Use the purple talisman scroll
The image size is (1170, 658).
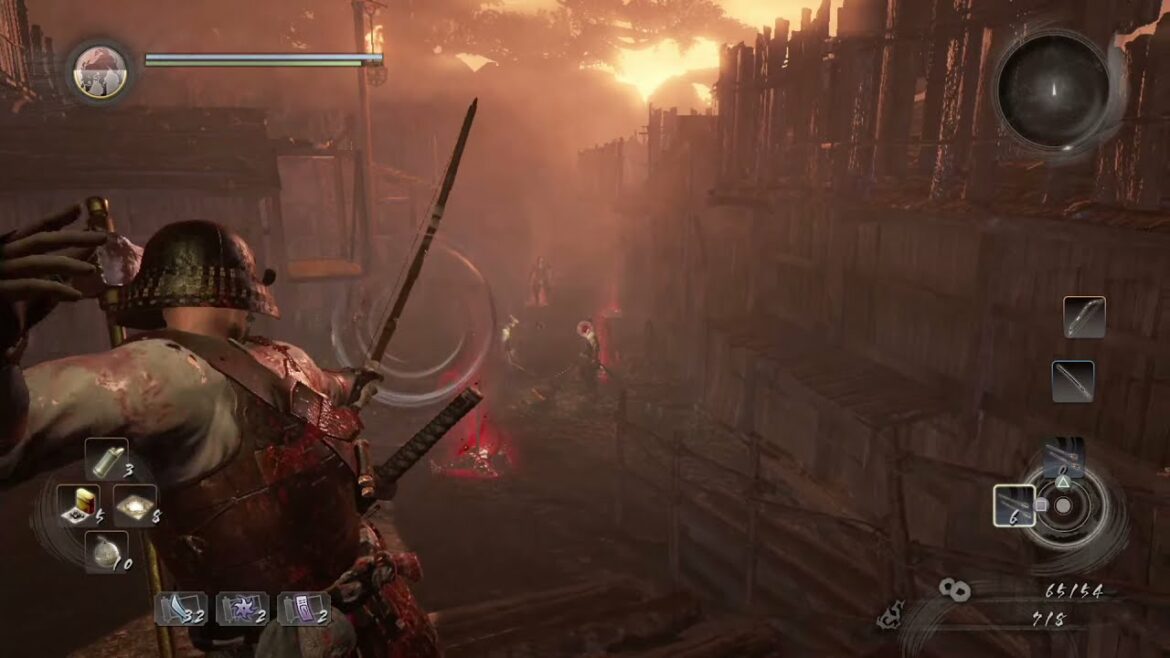tap(302, 608)
